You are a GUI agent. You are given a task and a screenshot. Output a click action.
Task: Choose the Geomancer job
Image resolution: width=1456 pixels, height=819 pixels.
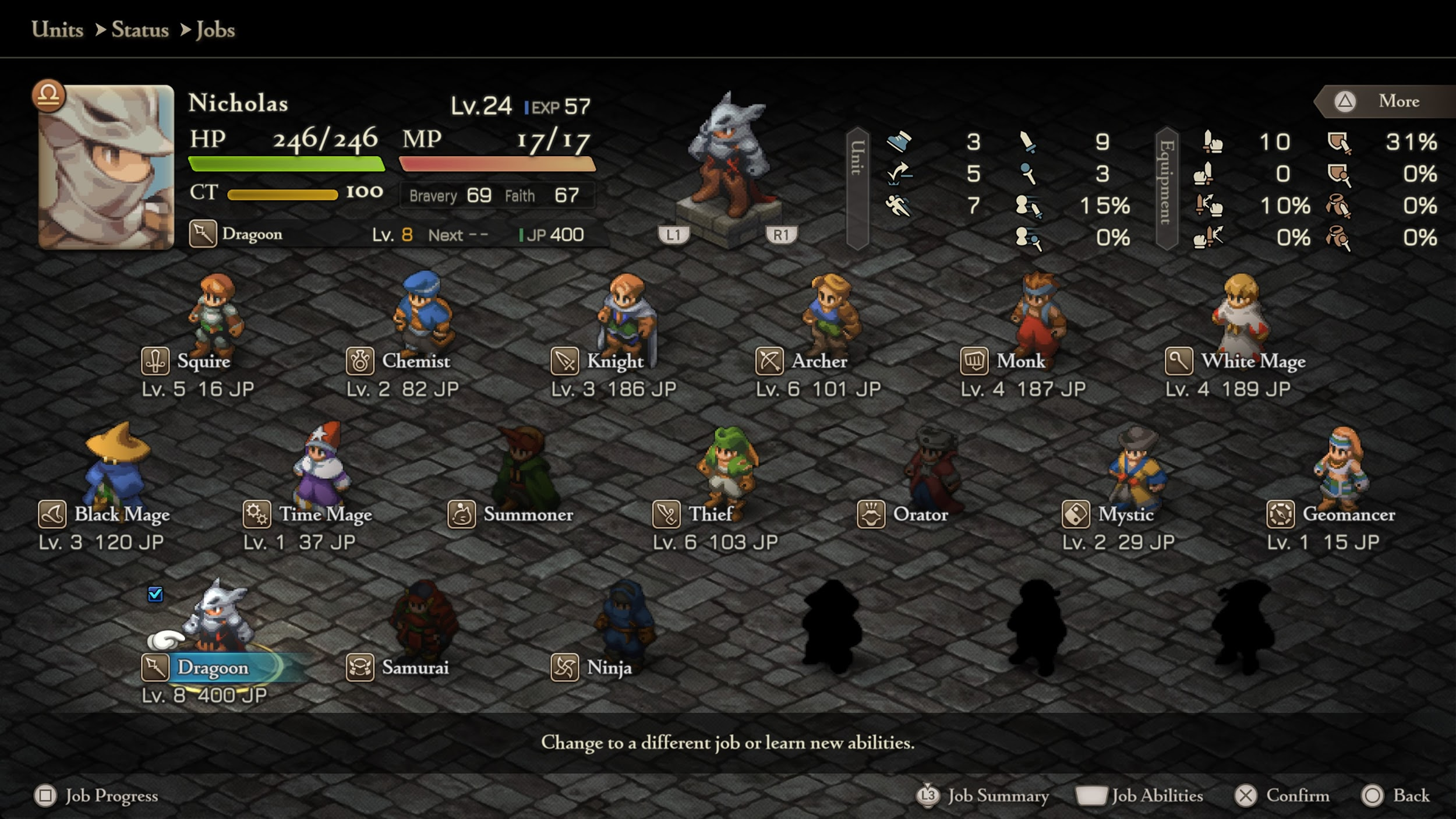tap(1348, 514)
